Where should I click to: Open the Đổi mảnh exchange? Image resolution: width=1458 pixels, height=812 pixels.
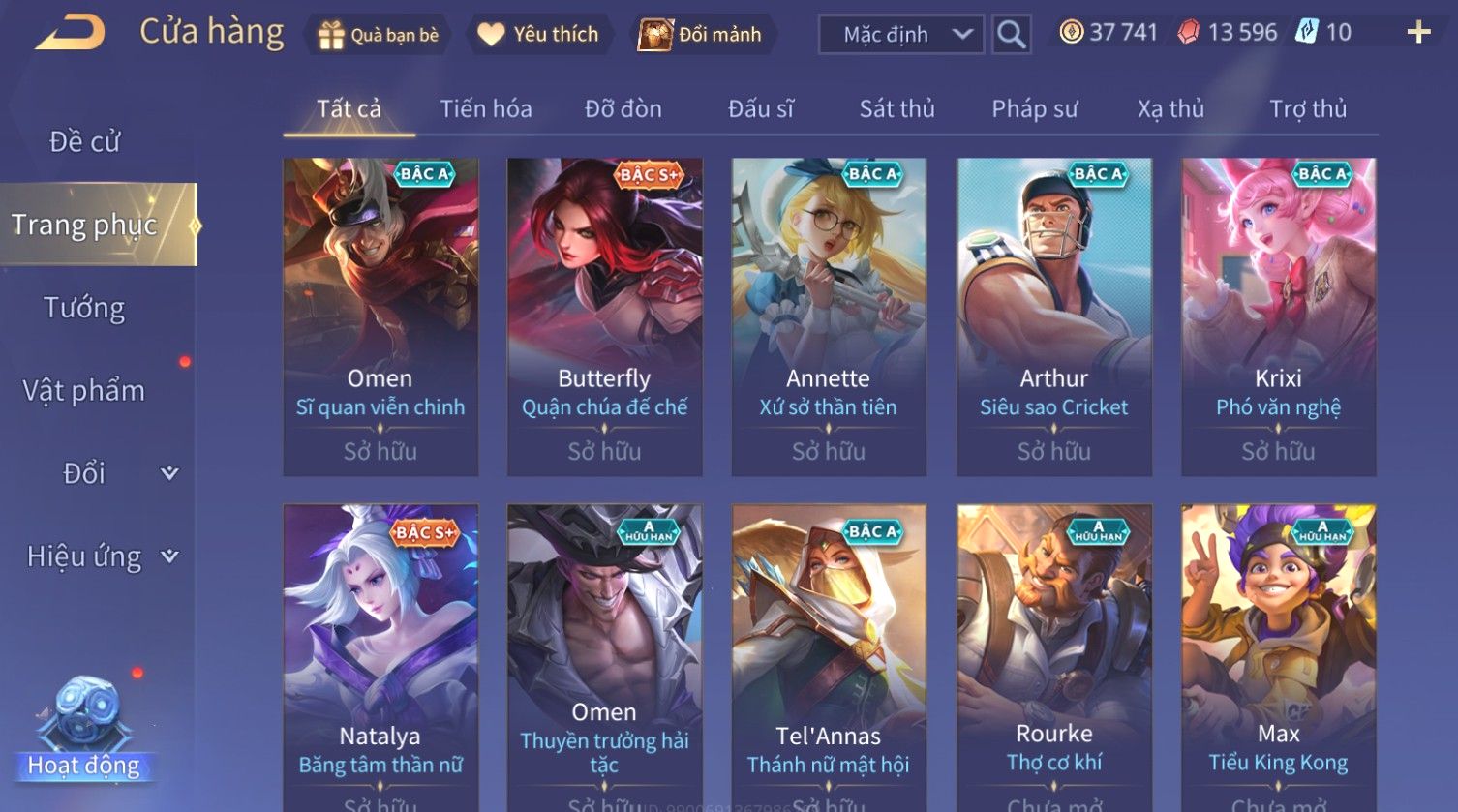[x=701, y=35]
